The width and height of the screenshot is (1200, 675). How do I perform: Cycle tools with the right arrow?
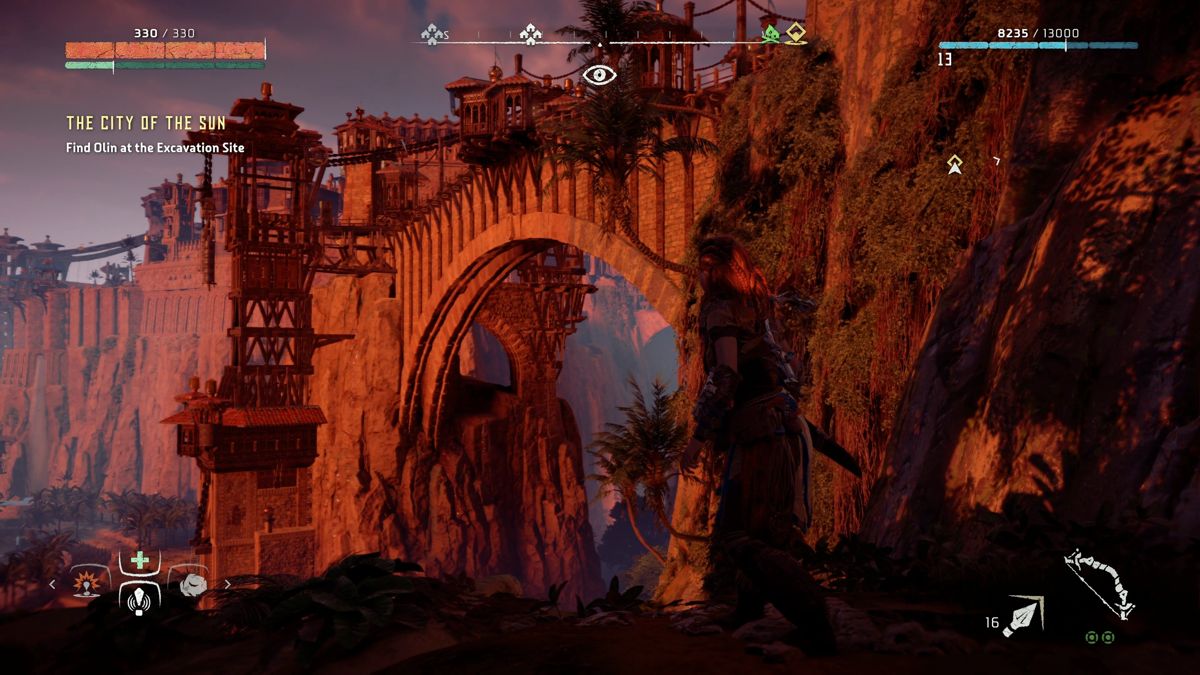click(227, 585)
